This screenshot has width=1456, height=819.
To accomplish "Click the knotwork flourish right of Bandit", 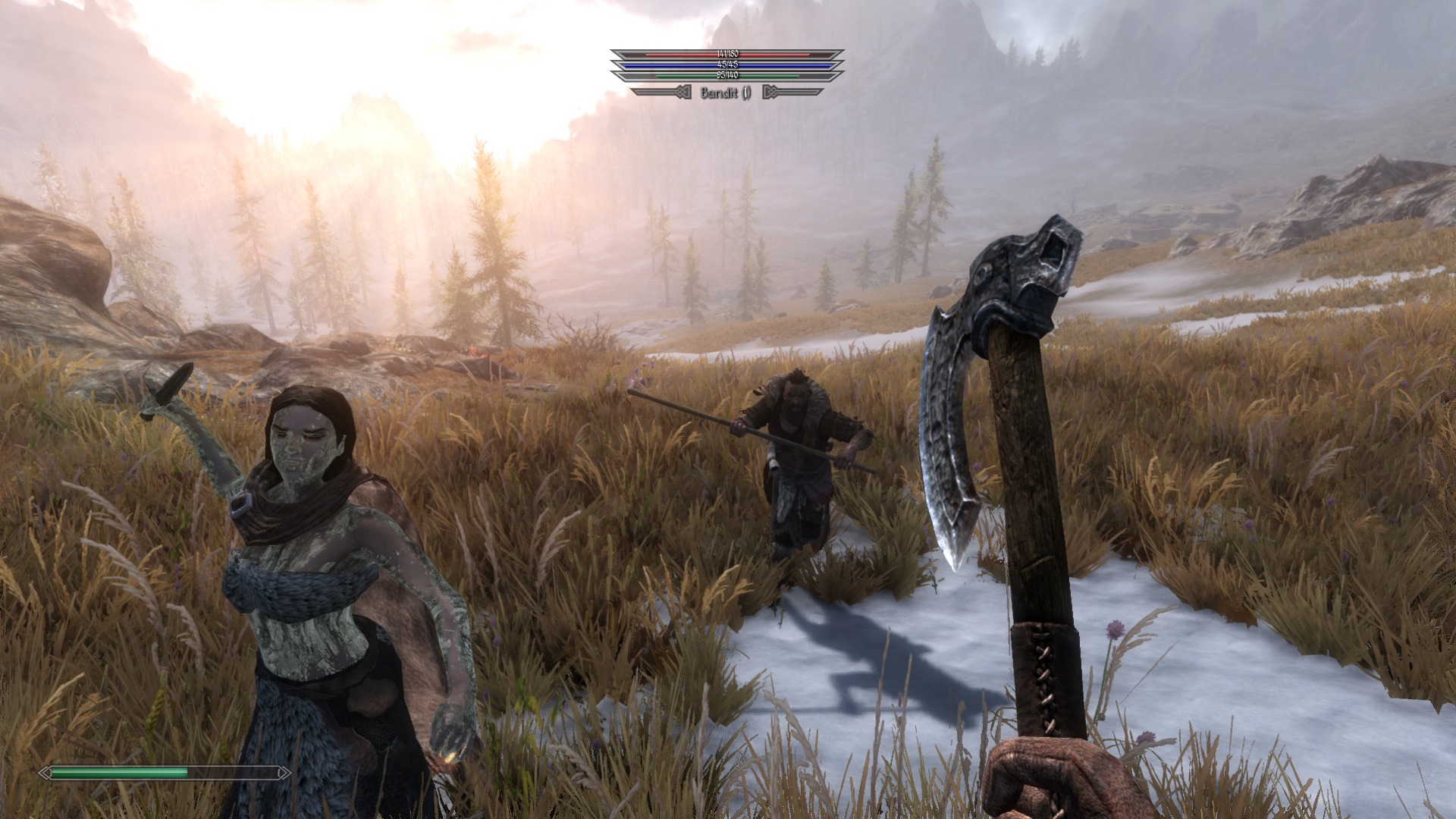I will point(771,92).
